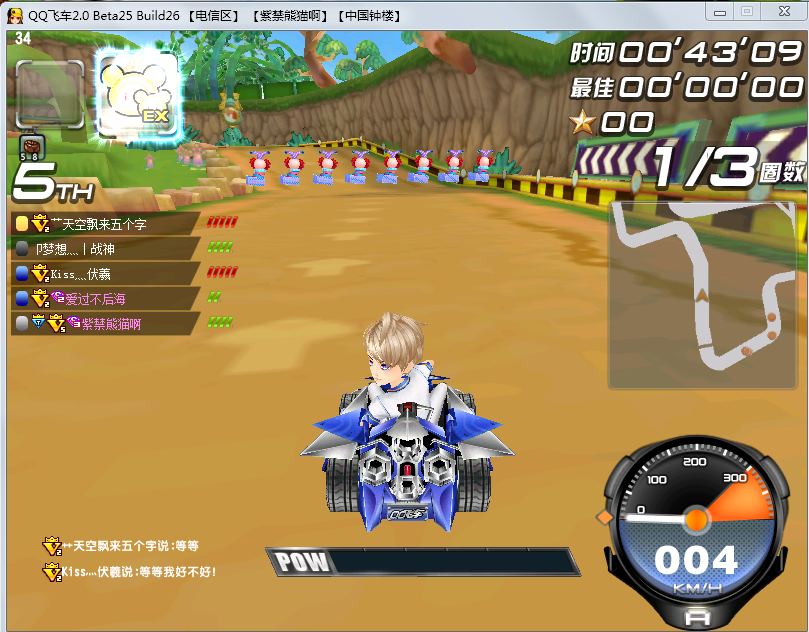
Task: Minimize the QQ飞车 game window
Action: point(719,10)
